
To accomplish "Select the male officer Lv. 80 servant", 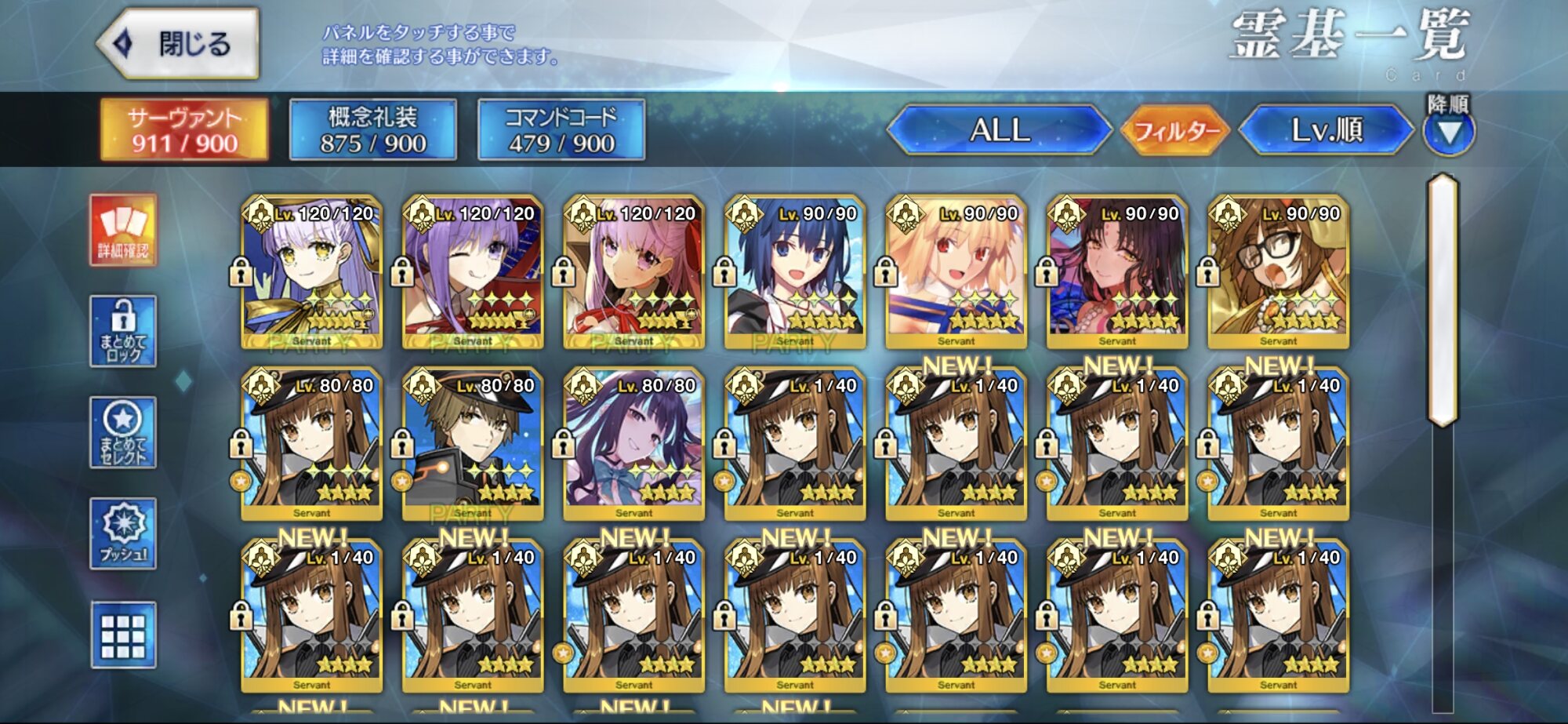I will (x=472, y=443).
